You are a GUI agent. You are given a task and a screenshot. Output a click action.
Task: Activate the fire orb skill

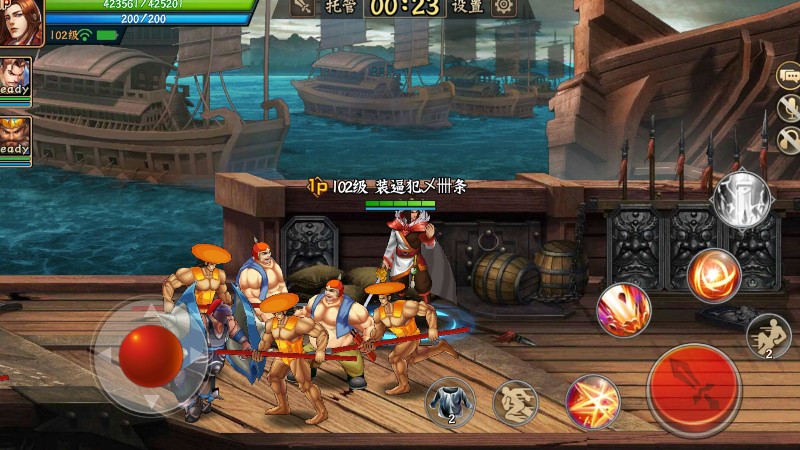(714, 275)
